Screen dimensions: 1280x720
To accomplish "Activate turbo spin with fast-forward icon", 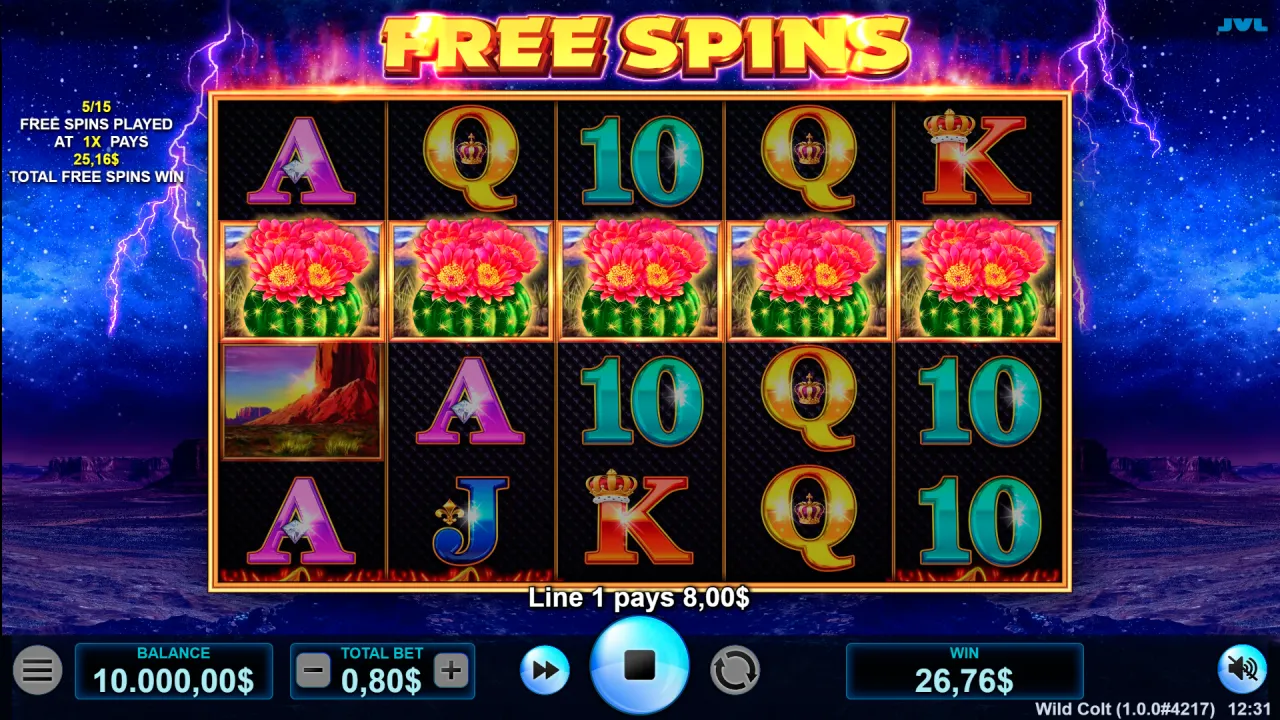I will click(544, 670).
